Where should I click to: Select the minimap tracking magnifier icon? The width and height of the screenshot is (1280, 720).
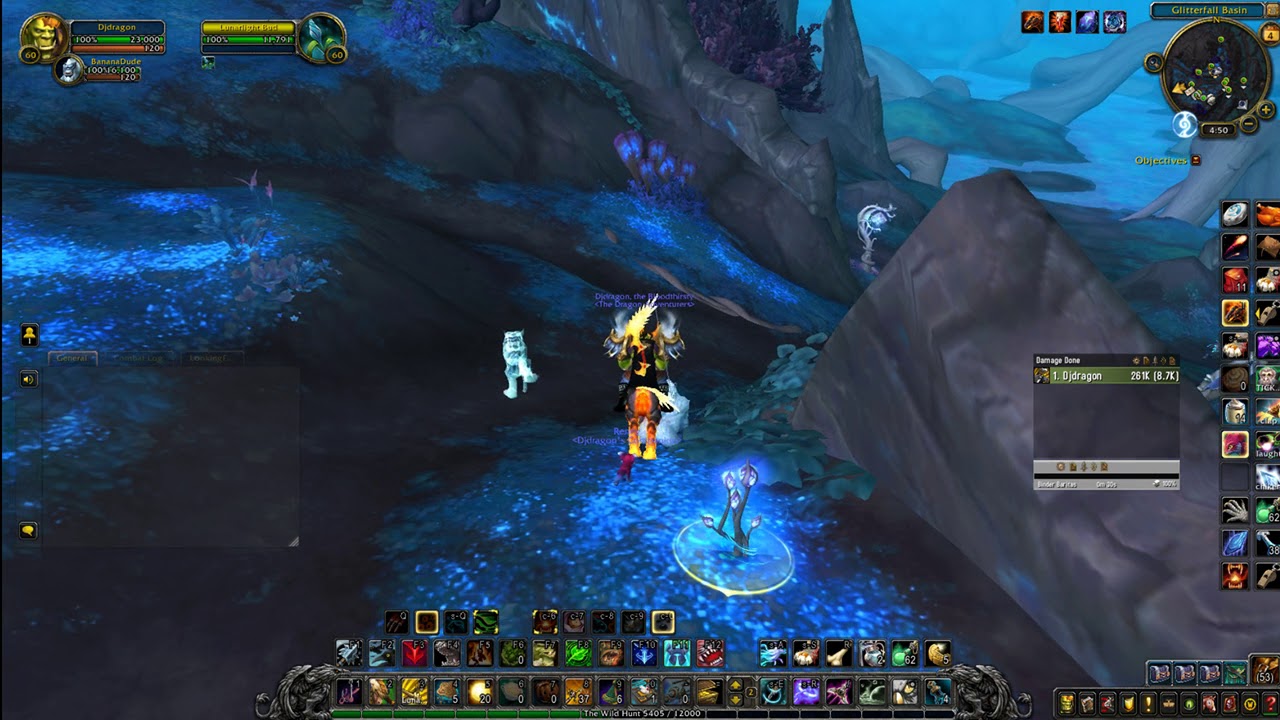coord(1154,62)
